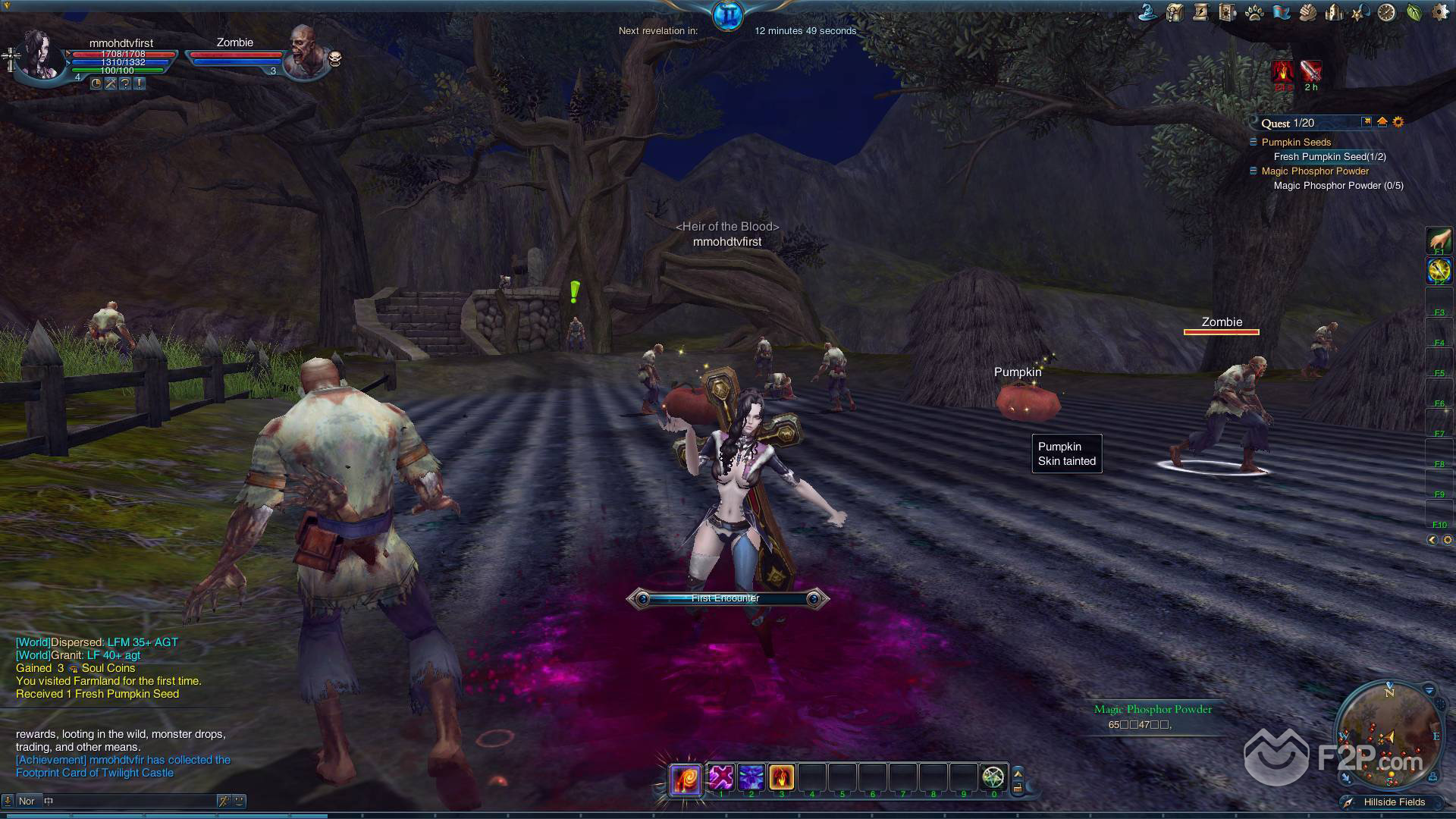1456x819 pixels.
Task: Click the pause button at top center
Action: pyautogui.click(x=727, y=16)
